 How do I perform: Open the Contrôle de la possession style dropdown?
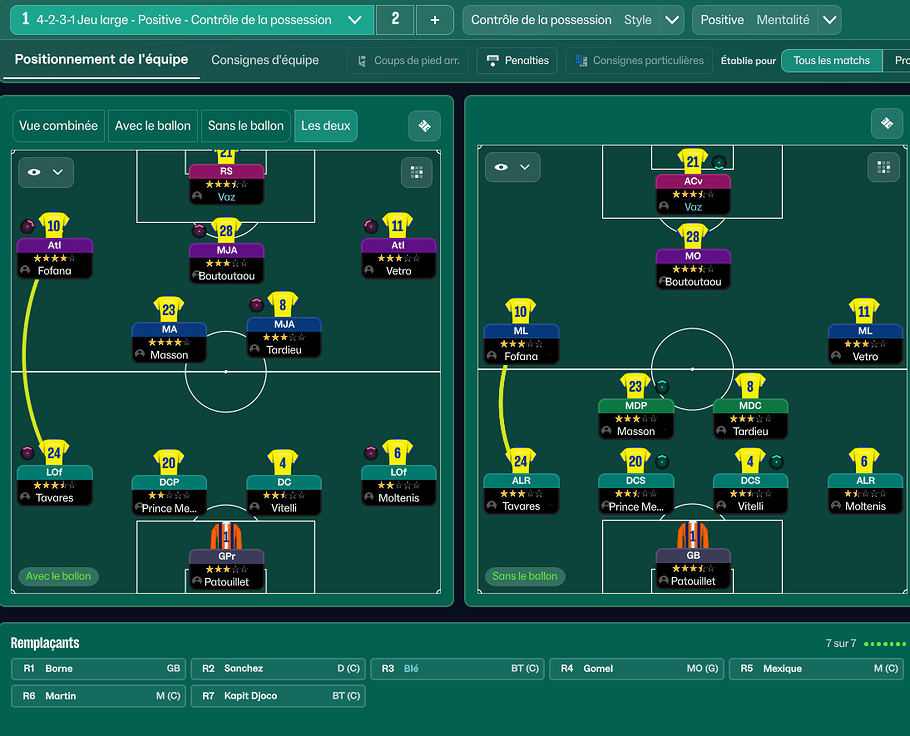[673, 20]
